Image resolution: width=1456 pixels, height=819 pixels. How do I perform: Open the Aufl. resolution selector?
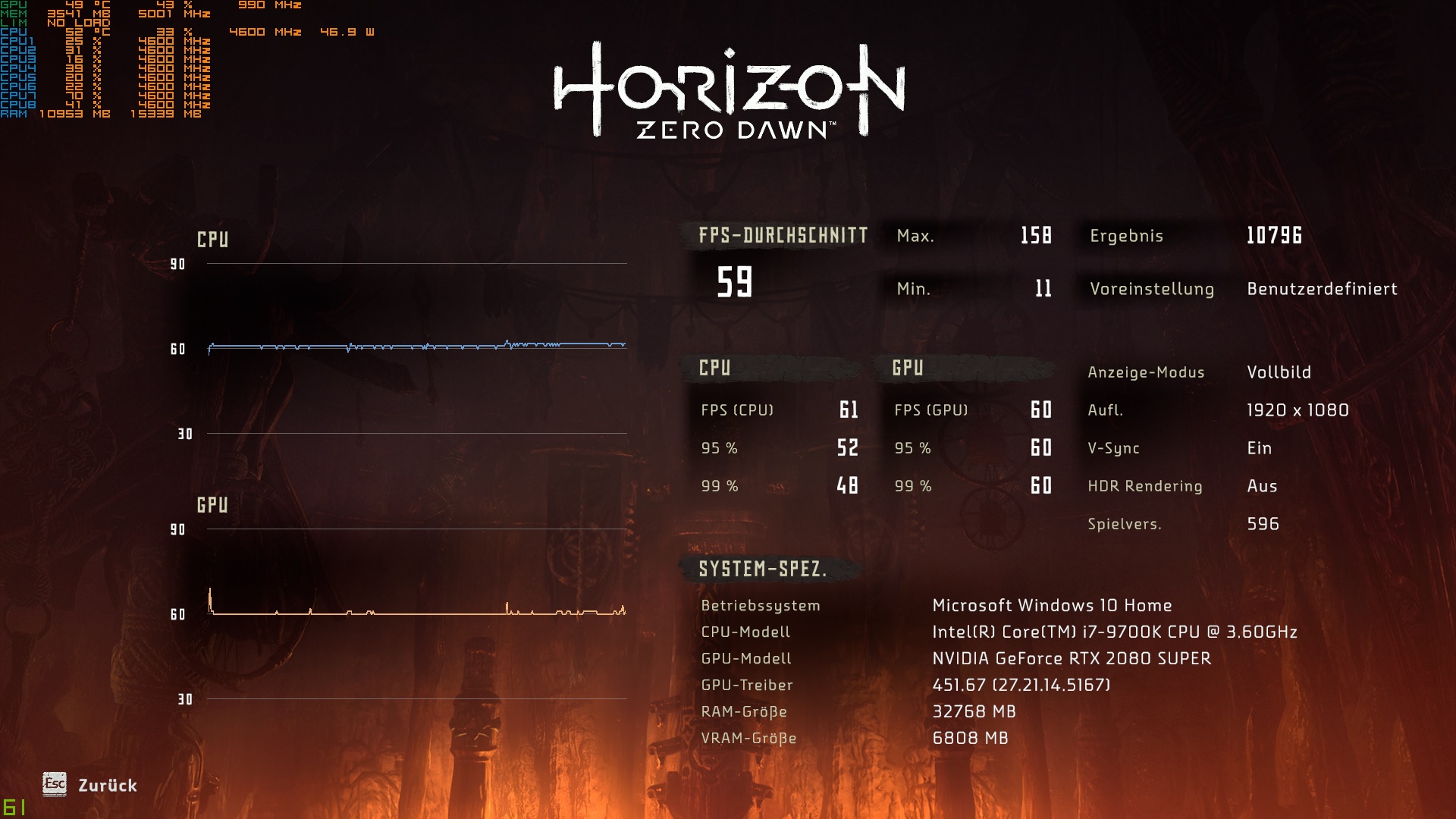[x=1298, y=410]
